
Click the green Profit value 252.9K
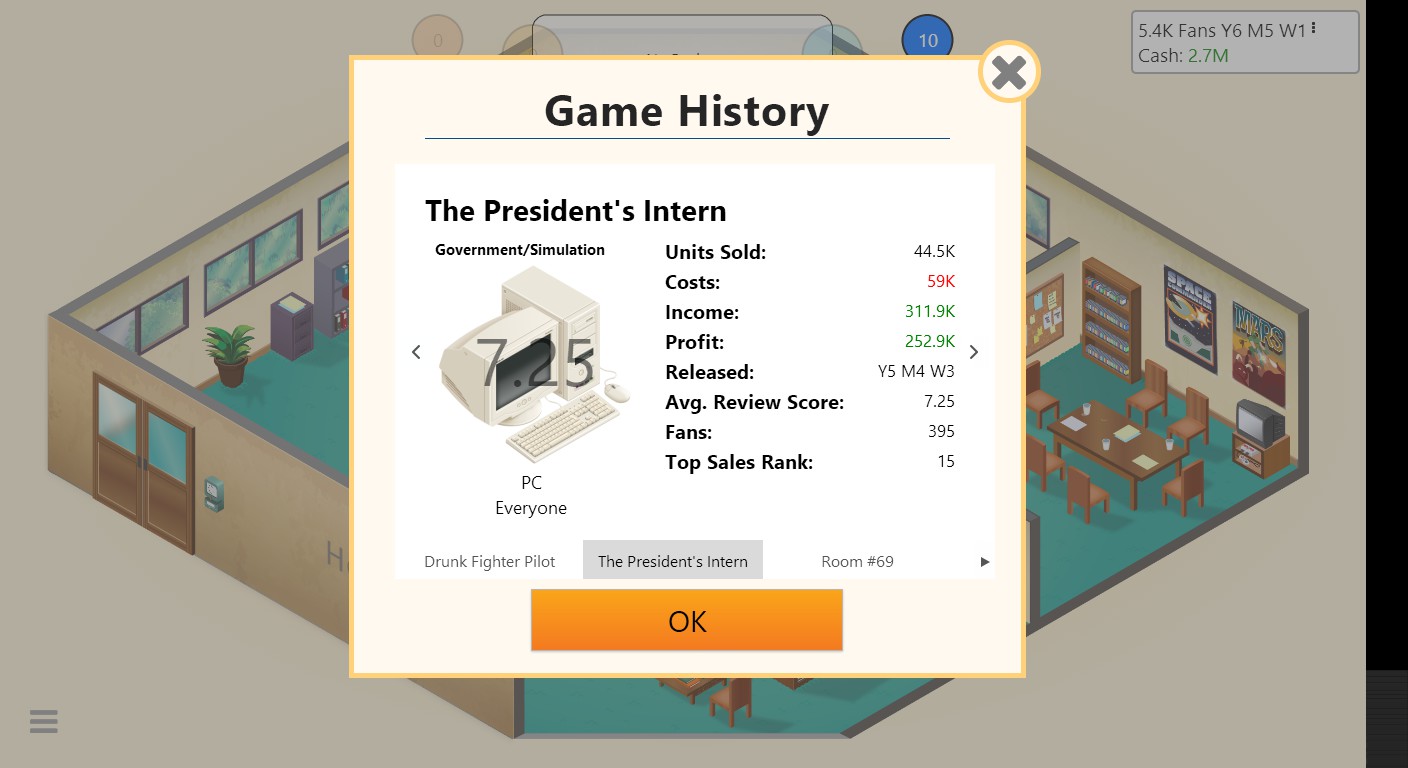point(931,341)
